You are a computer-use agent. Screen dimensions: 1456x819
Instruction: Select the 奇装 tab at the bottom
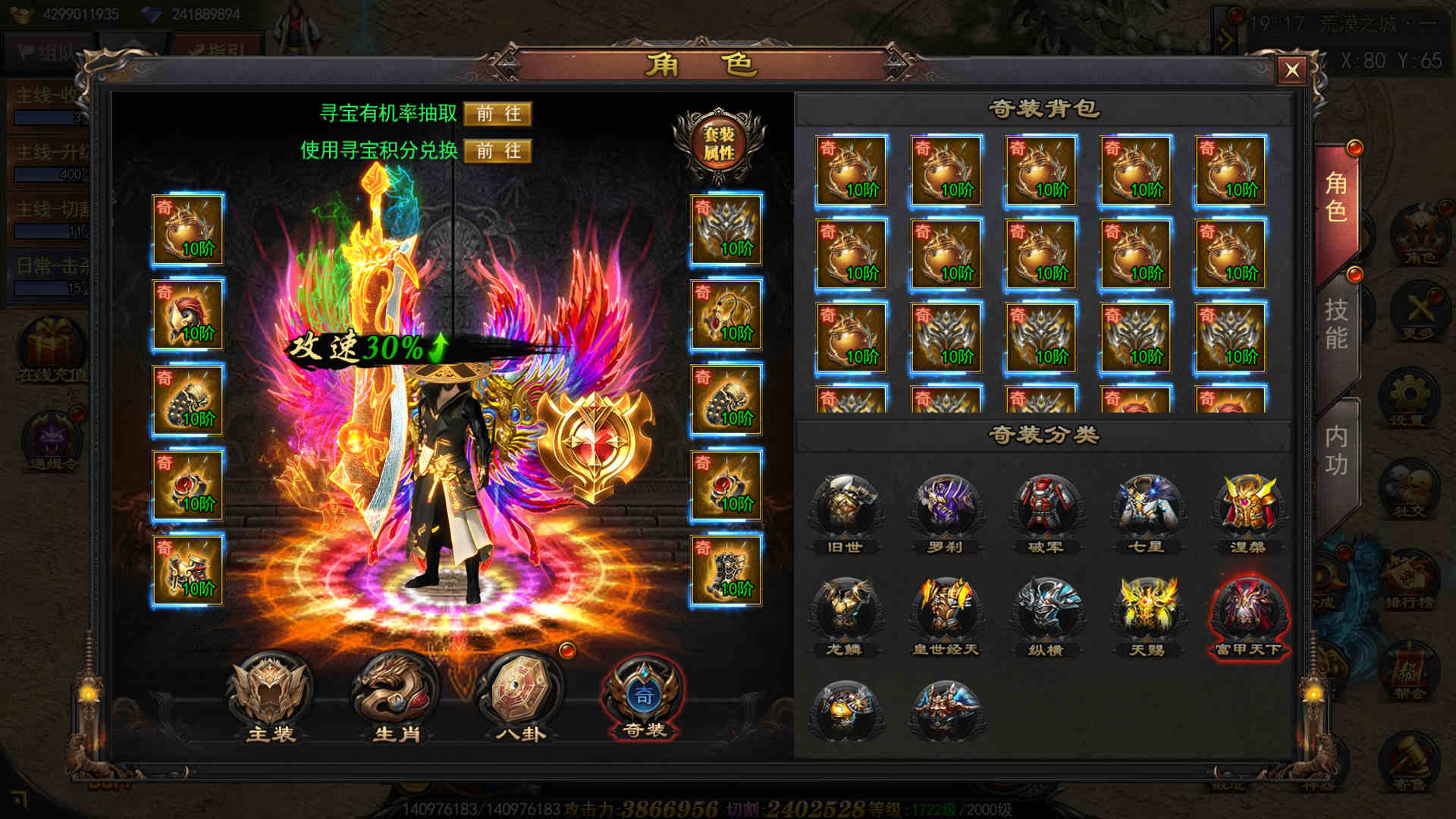(644, 696)
